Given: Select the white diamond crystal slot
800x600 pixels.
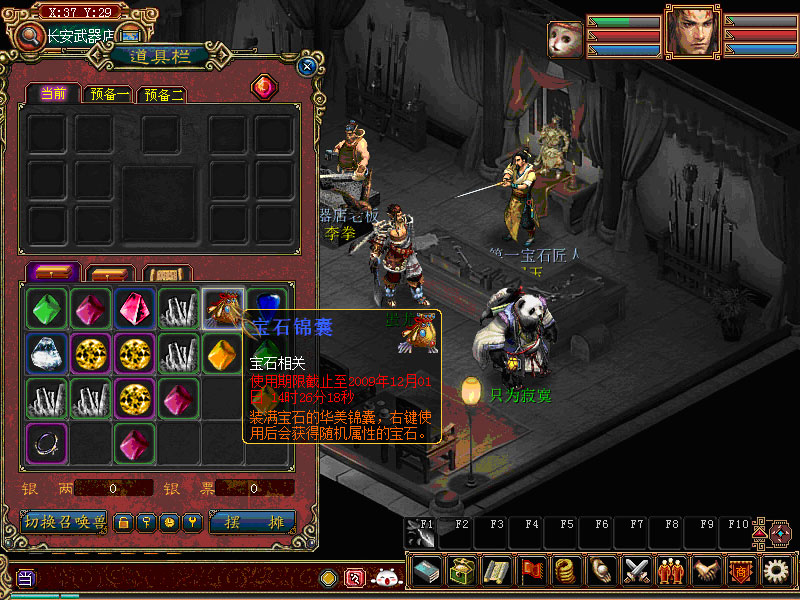Looking at the screenshot, I should click(x=46, y=353).
